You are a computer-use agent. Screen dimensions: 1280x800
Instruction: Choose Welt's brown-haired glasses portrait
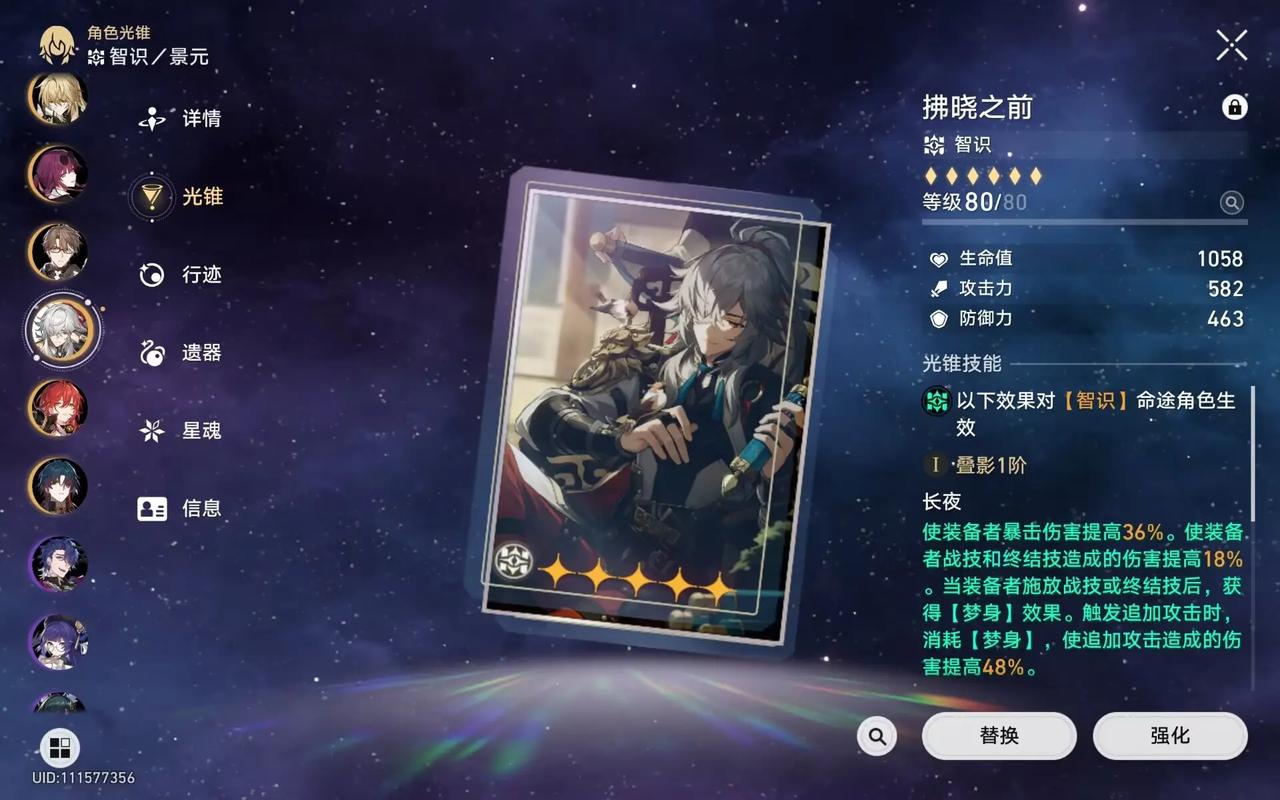tap(58, 252)
